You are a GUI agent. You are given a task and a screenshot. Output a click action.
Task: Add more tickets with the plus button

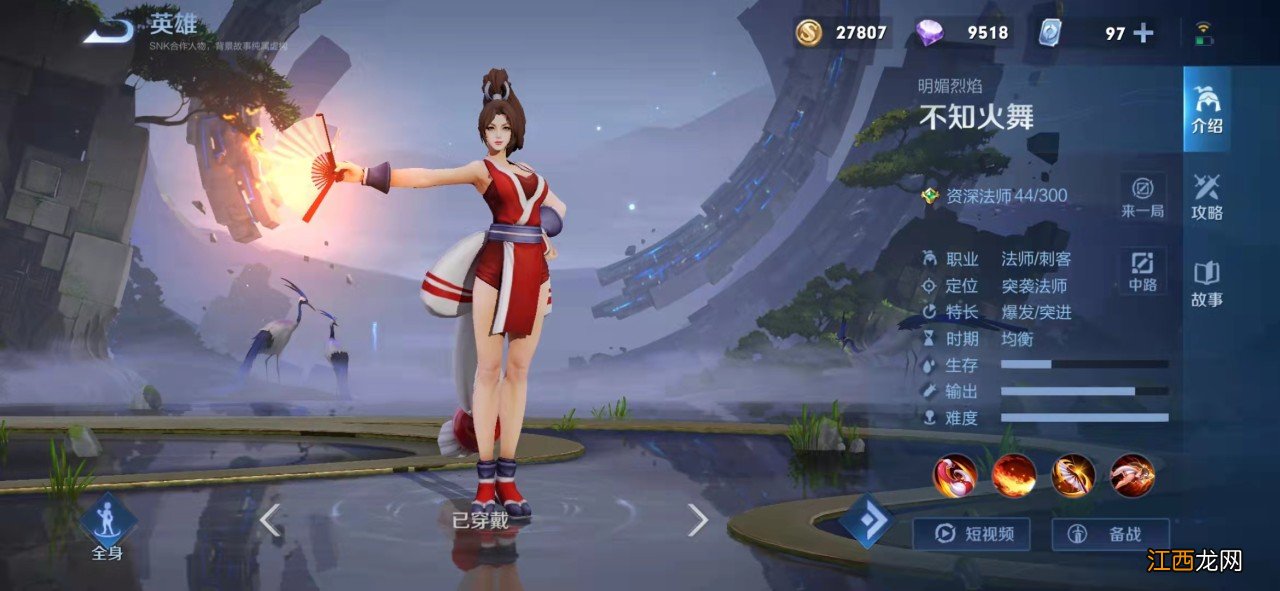pos(1143,33)
